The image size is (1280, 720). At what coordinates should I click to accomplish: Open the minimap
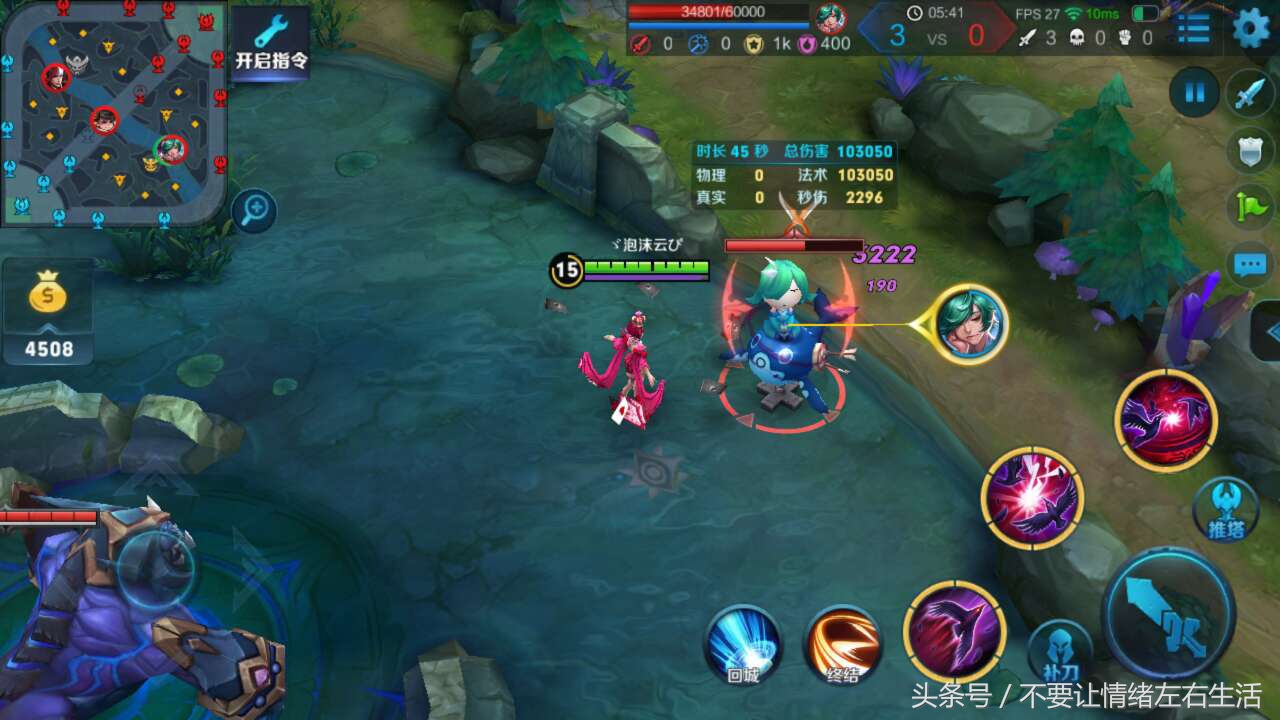click(x=113, y=111)
